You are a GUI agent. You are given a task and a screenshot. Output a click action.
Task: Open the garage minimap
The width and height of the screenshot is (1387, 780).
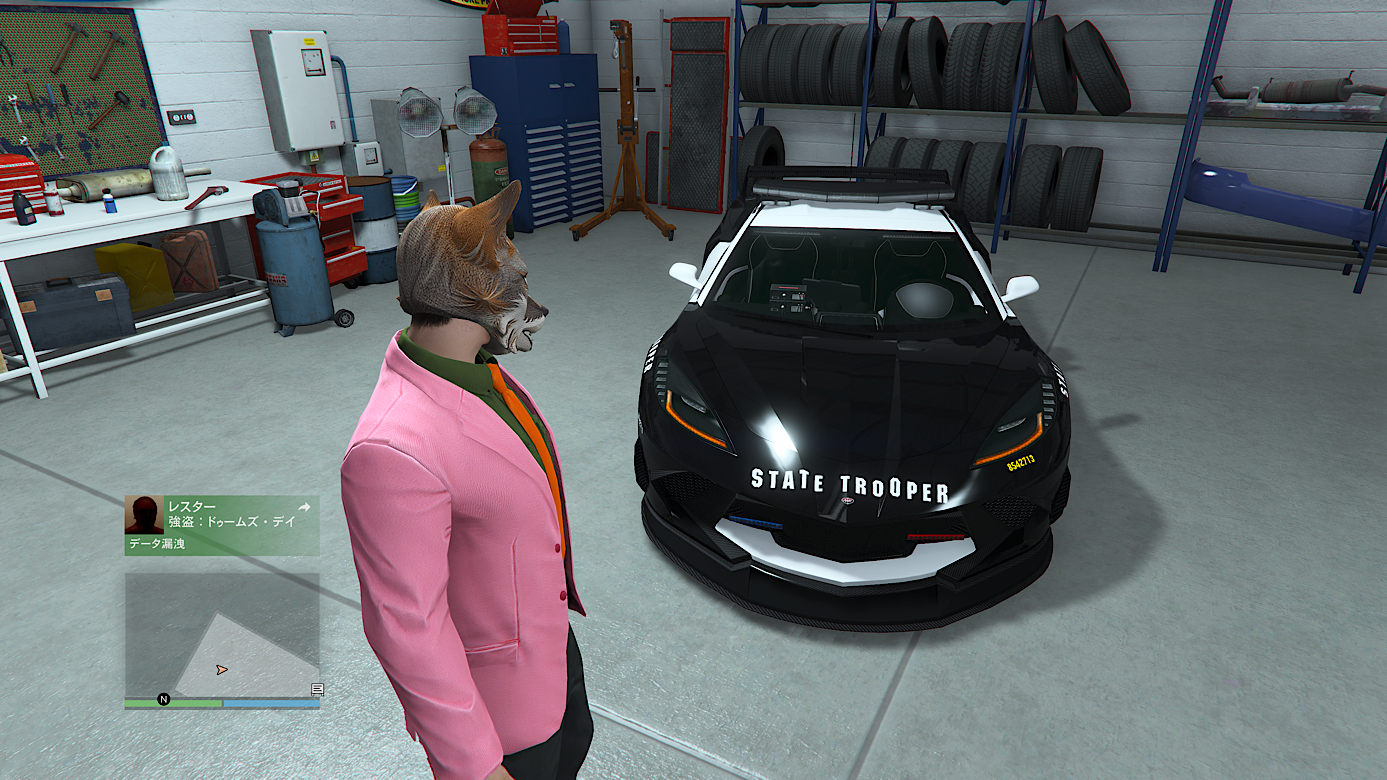[x=222, y=634]
